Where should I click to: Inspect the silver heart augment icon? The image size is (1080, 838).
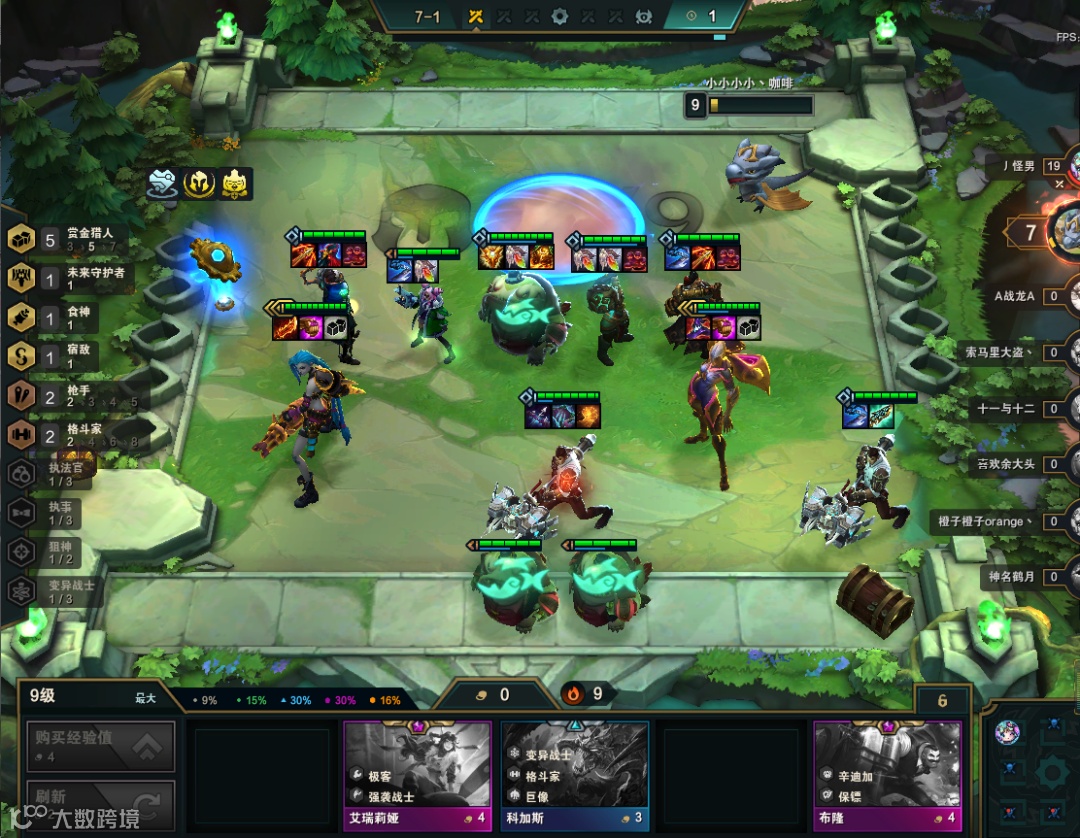(x=163, y=183)
